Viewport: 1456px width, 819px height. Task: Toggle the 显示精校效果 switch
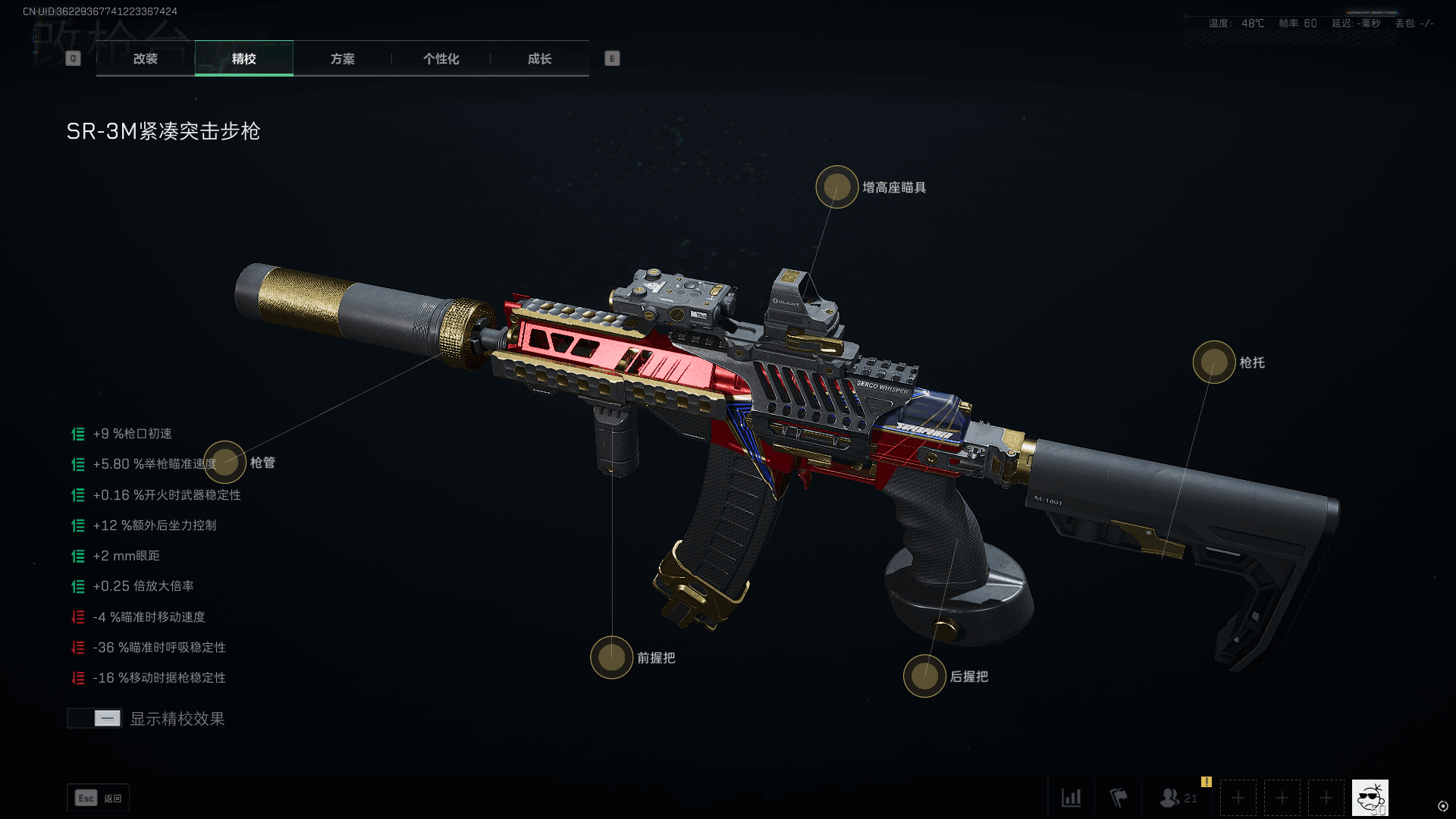tap(95, 718)
